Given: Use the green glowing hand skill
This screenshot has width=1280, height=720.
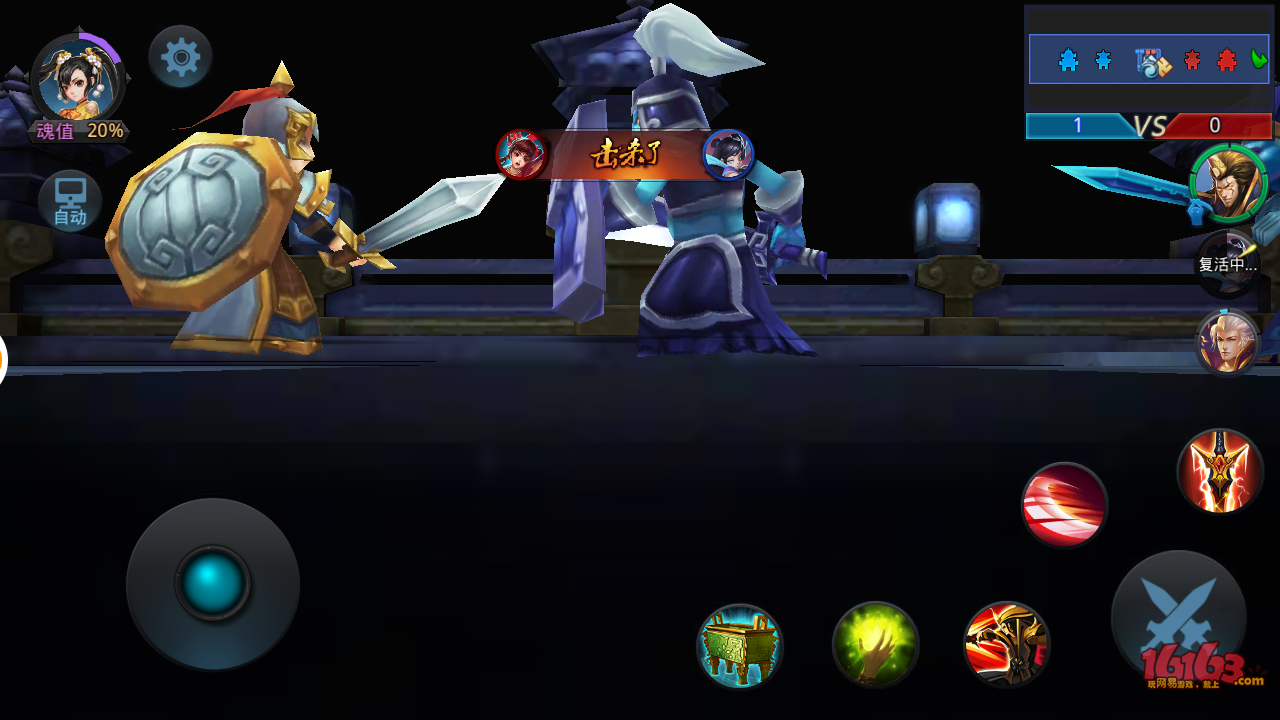Looking at the screenshot, I should point(876,644).
